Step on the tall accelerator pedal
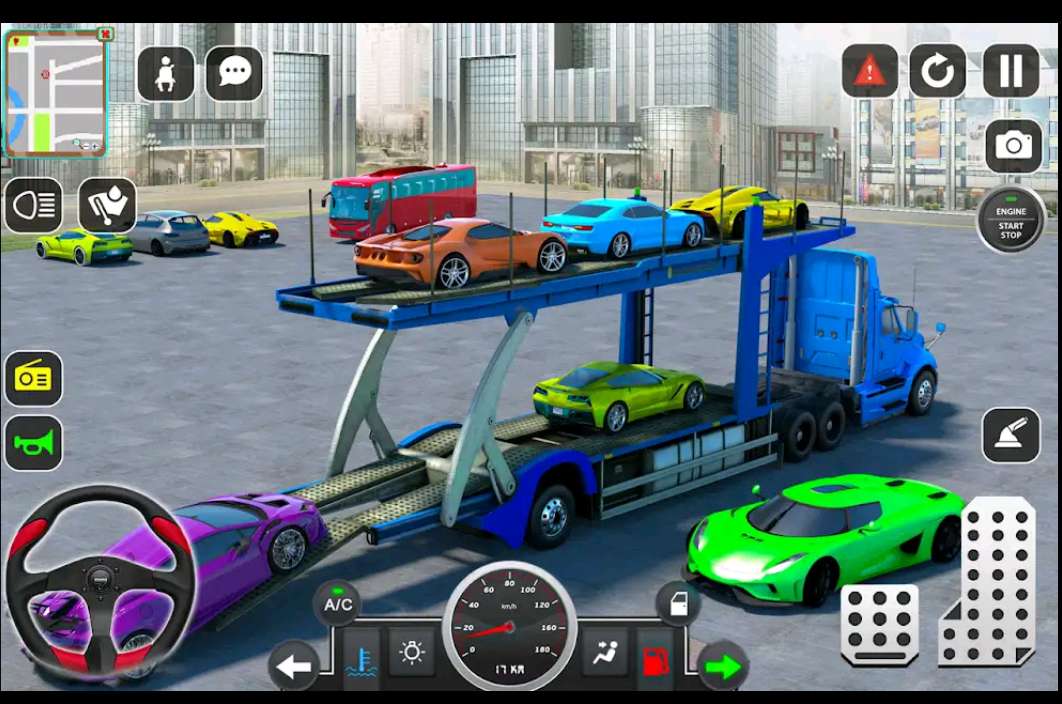 pos(989,582)
